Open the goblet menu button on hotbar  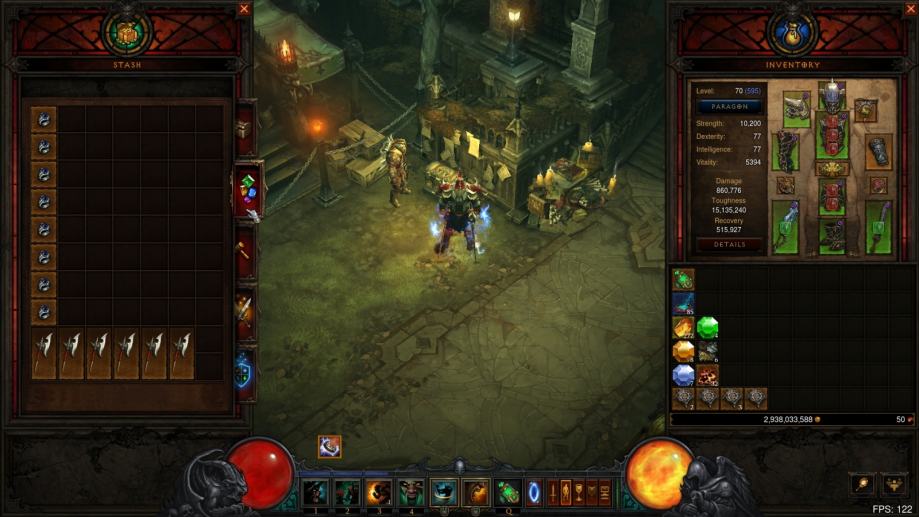pyautogui.click(x=578, y=492)
